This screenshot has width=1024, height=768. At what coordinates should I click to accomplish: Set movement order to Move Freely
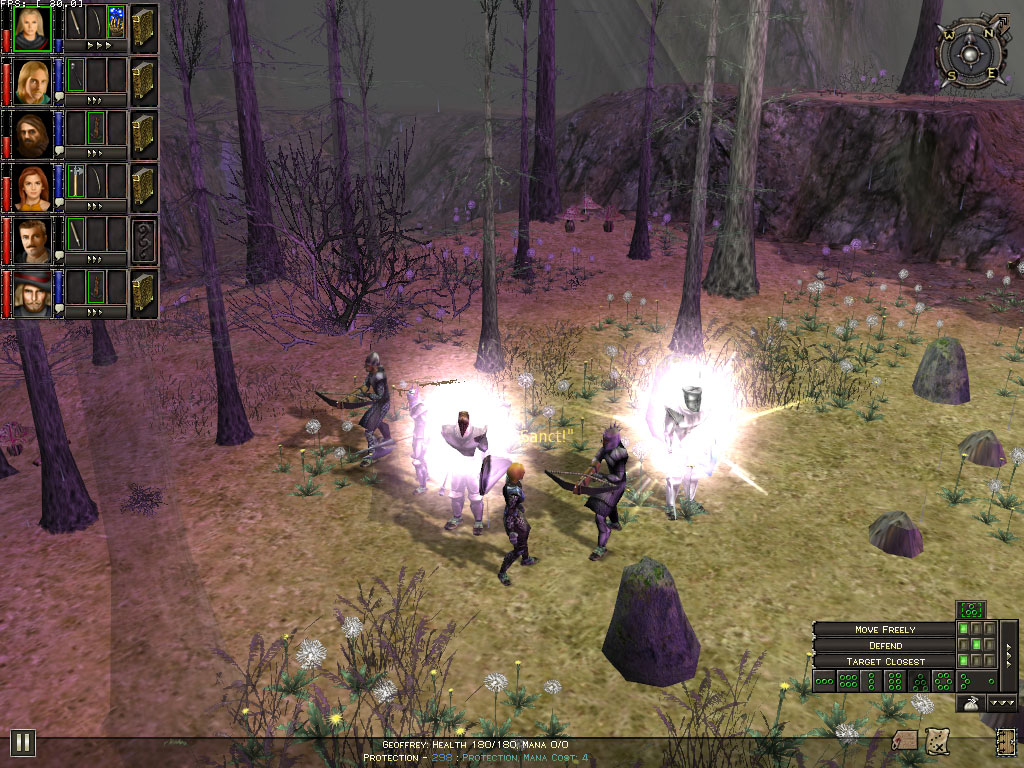pyautogui.click(x=886, y=629)
